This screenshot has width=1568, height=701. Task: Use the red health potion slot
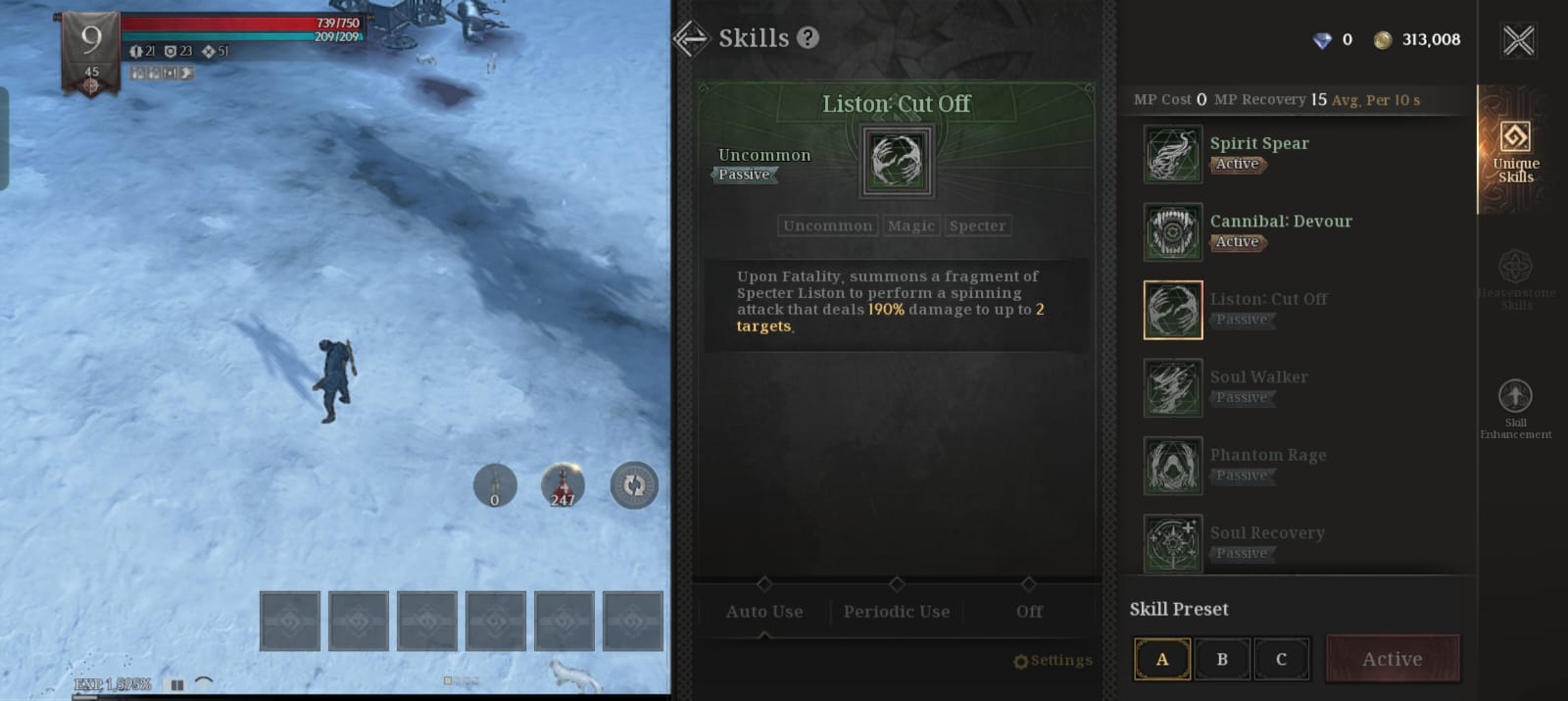point(563,485)
